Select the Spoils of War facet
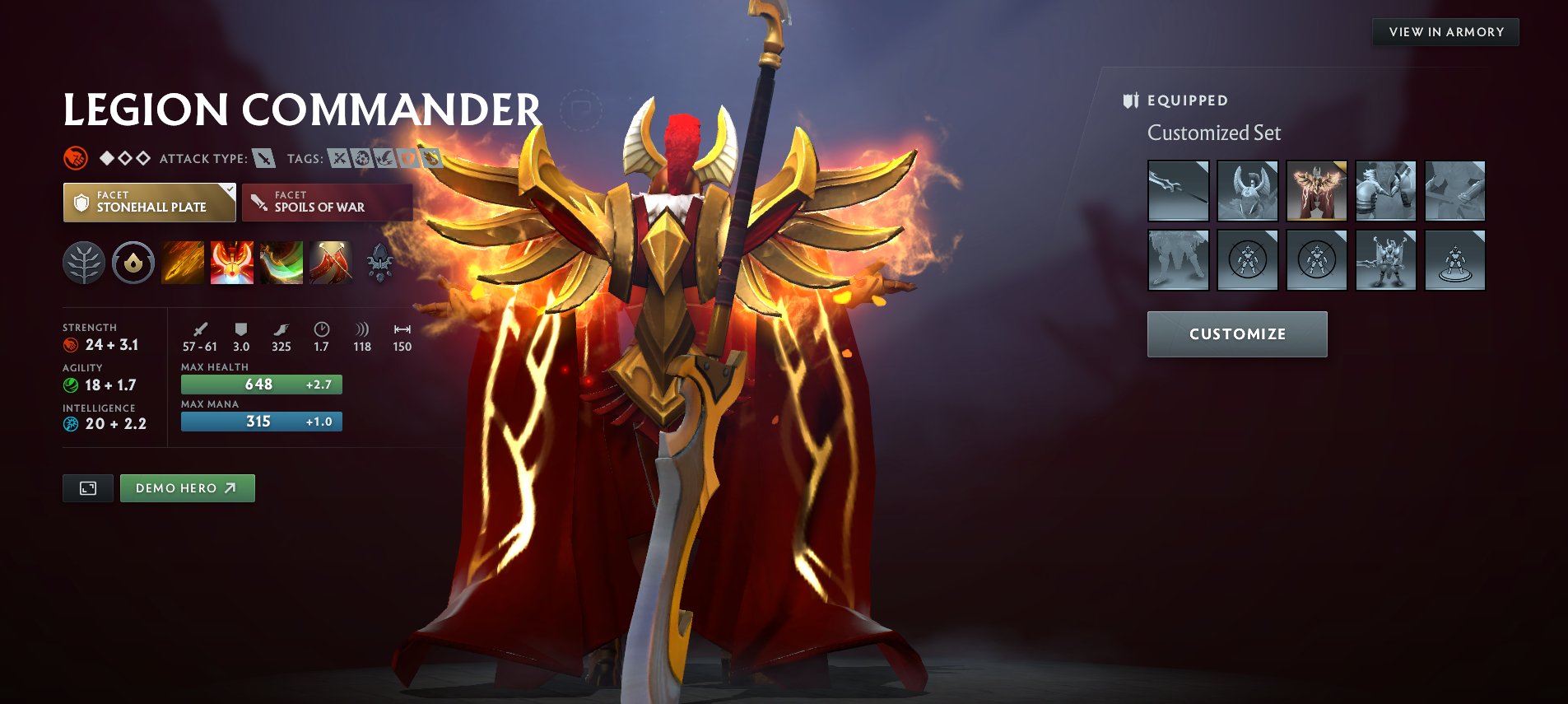1568x704 pixels. [x=327, y=203]
